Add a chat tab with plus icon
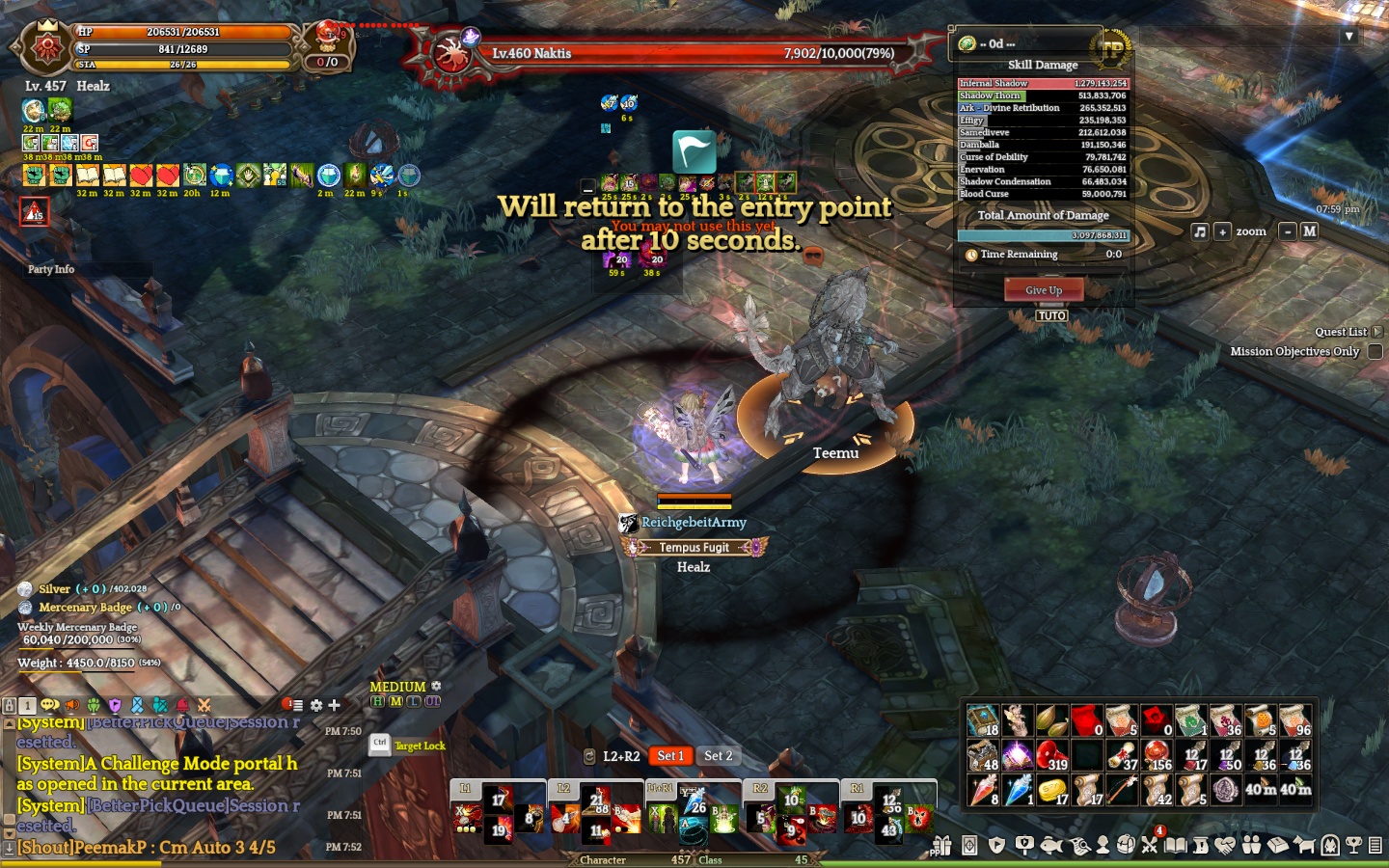Viewport: 1389px width, 868px height. (334, 705)
